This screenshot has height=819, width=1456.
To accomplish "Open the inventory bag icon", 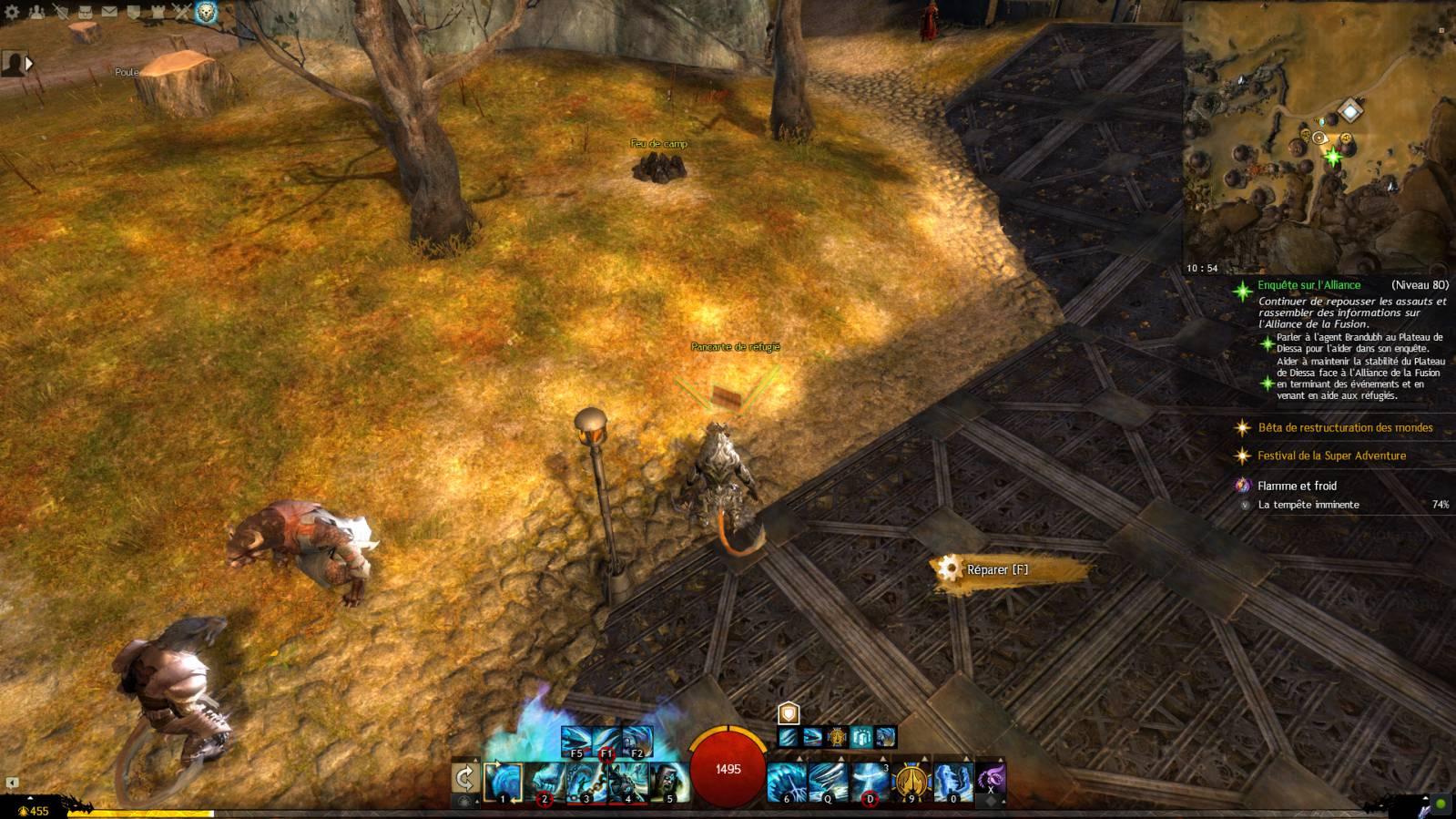I will (x=85, y=12).
